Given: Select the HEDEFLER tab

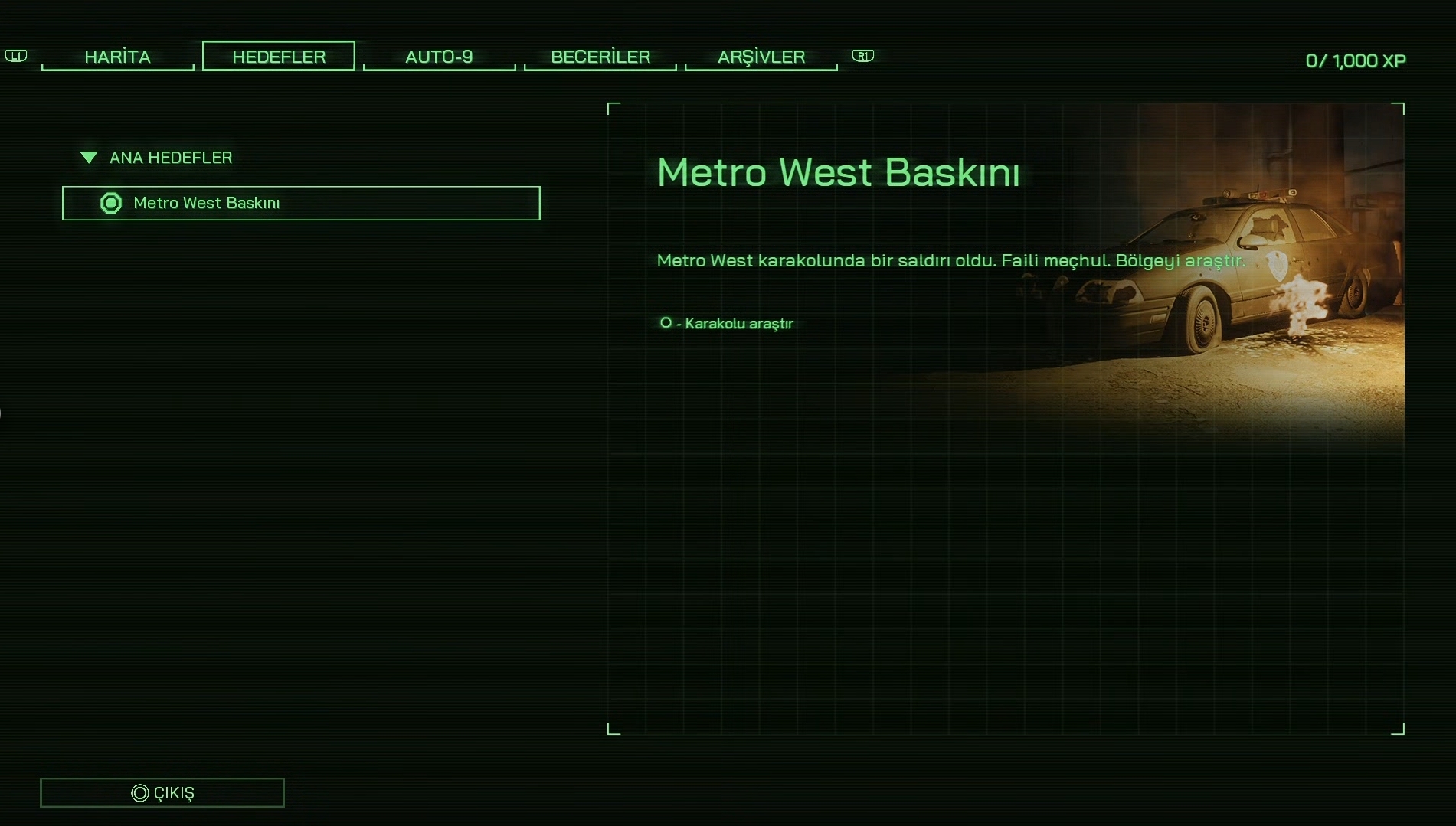Looking at the screenshot, I should 279,57.
